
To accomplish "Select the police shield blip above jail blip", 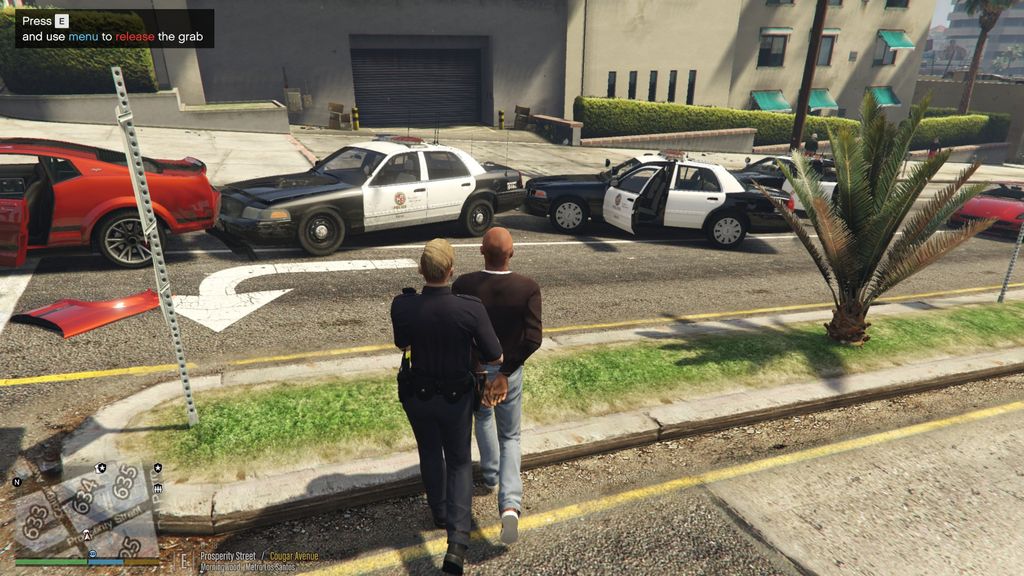I will point(157,468).
